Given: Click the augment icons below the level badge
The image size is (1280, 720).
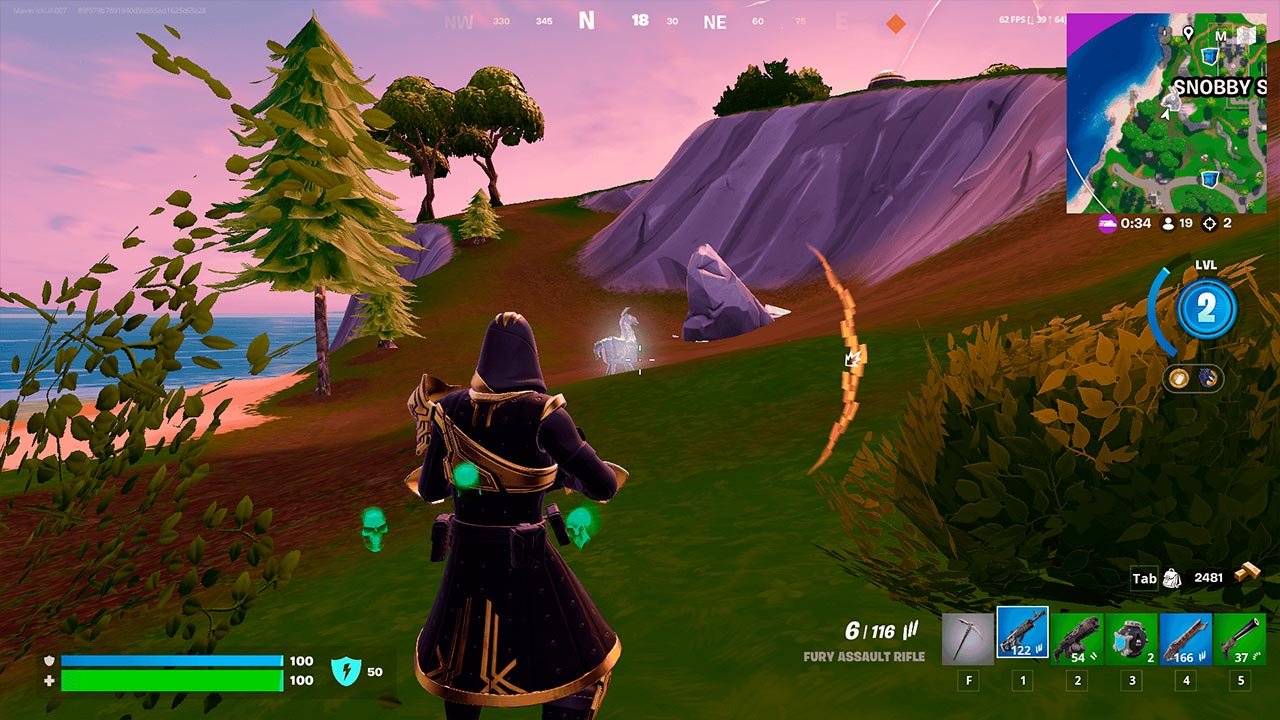Looking at the screenshot, I should pyautogui.click(x=1192, y=378).
